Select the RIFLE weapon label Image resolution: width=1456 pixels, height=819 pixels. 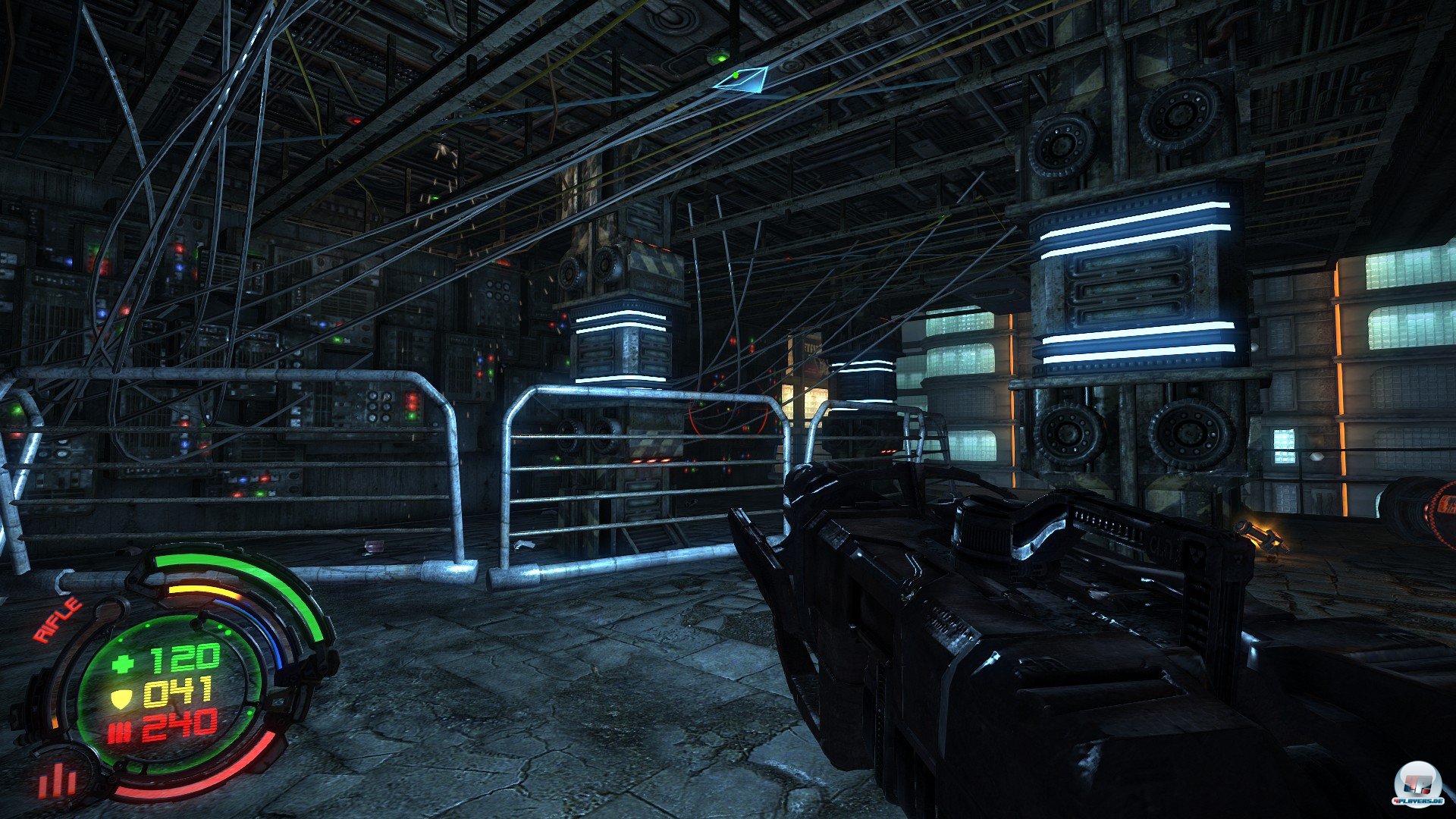pyautogui.click(x=57, y=620)
